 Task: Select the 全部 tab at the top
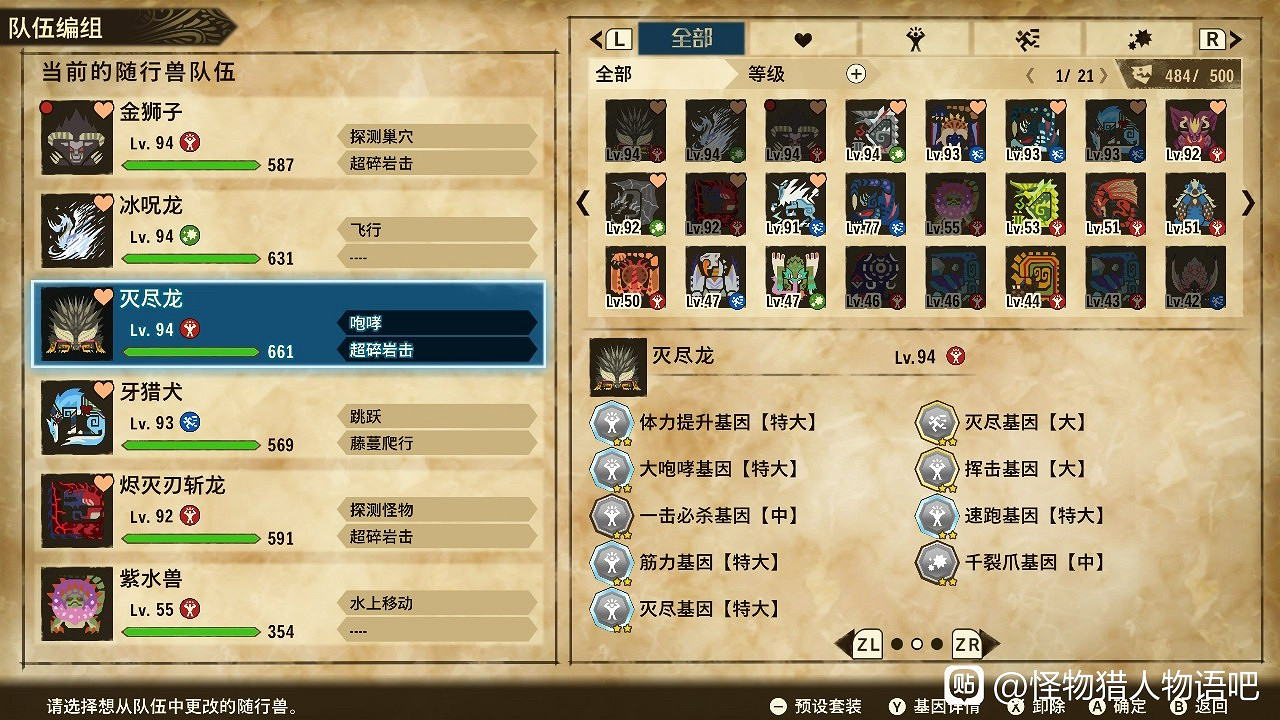click(x=690, y=37)
